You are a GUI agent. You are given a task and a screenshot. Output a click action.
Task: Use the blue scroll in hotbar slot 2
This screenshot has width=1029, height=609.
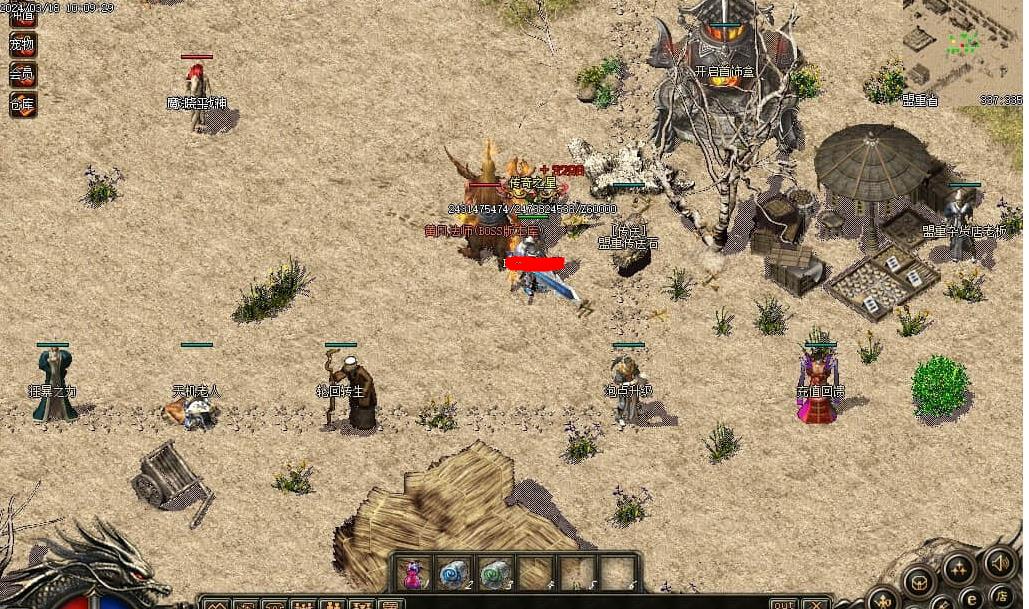[454, 574]
